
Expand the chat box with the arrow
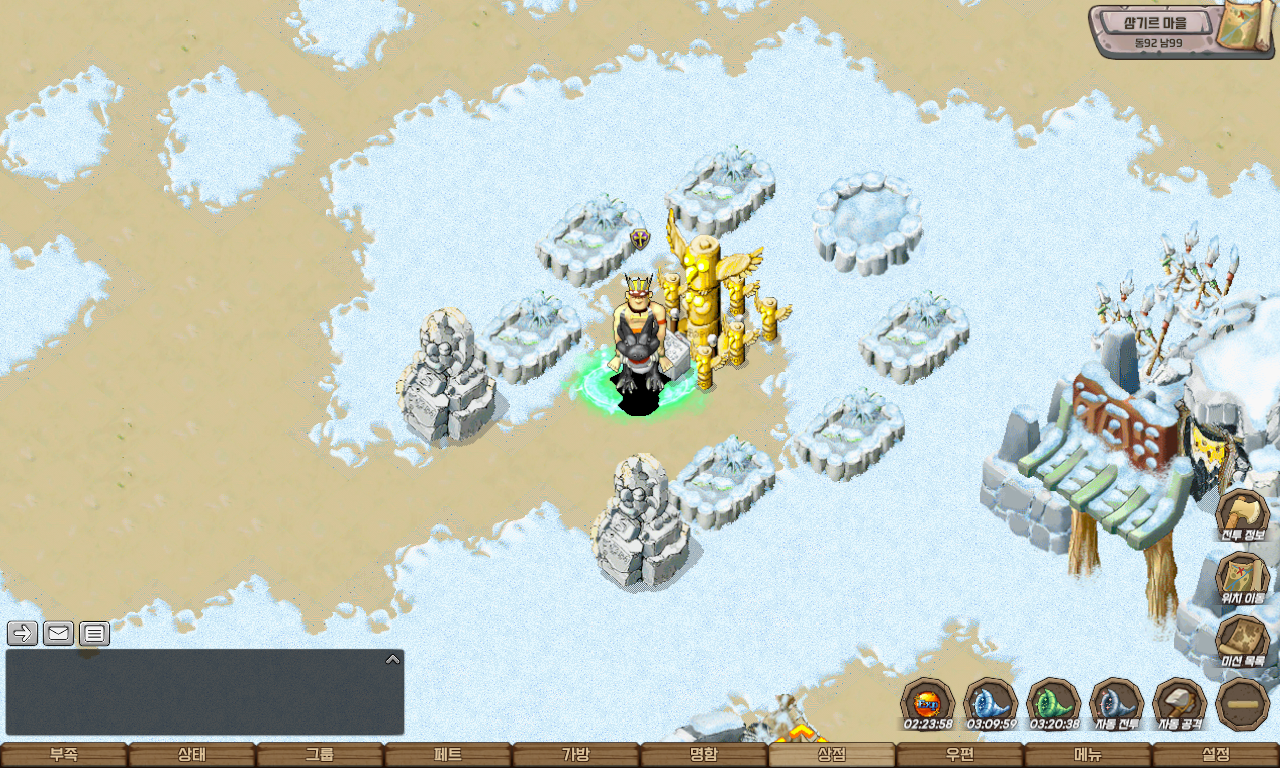click(393, 659)
